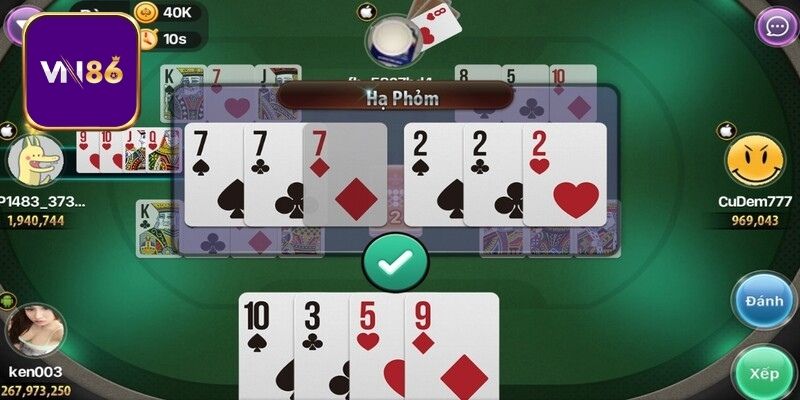Open the purple chat bubble
The image size is (800, 400).
point(776,26)
